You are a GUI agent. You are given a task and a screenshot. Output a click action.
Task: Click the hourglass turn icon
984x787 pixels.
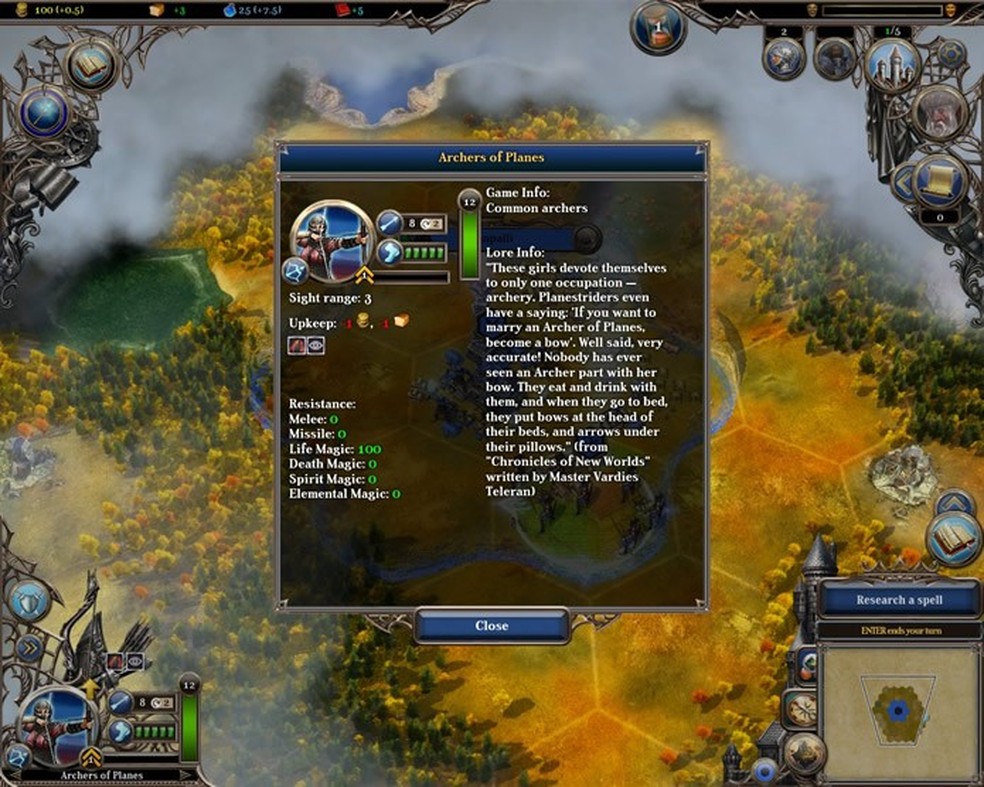[x=657, y=27]
